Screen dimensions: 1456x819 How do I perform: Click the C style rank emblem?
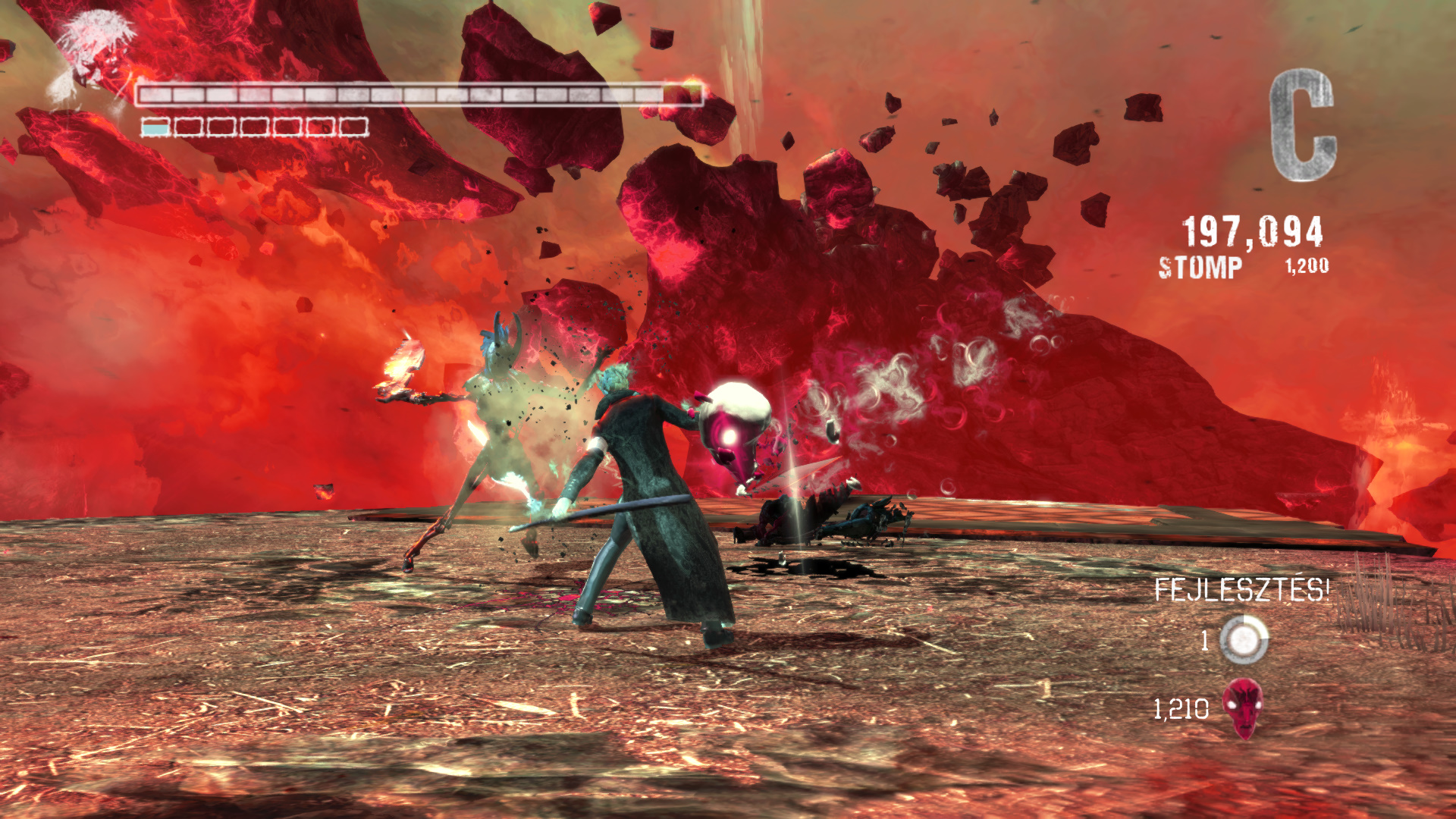click(x=1302, y=125)
